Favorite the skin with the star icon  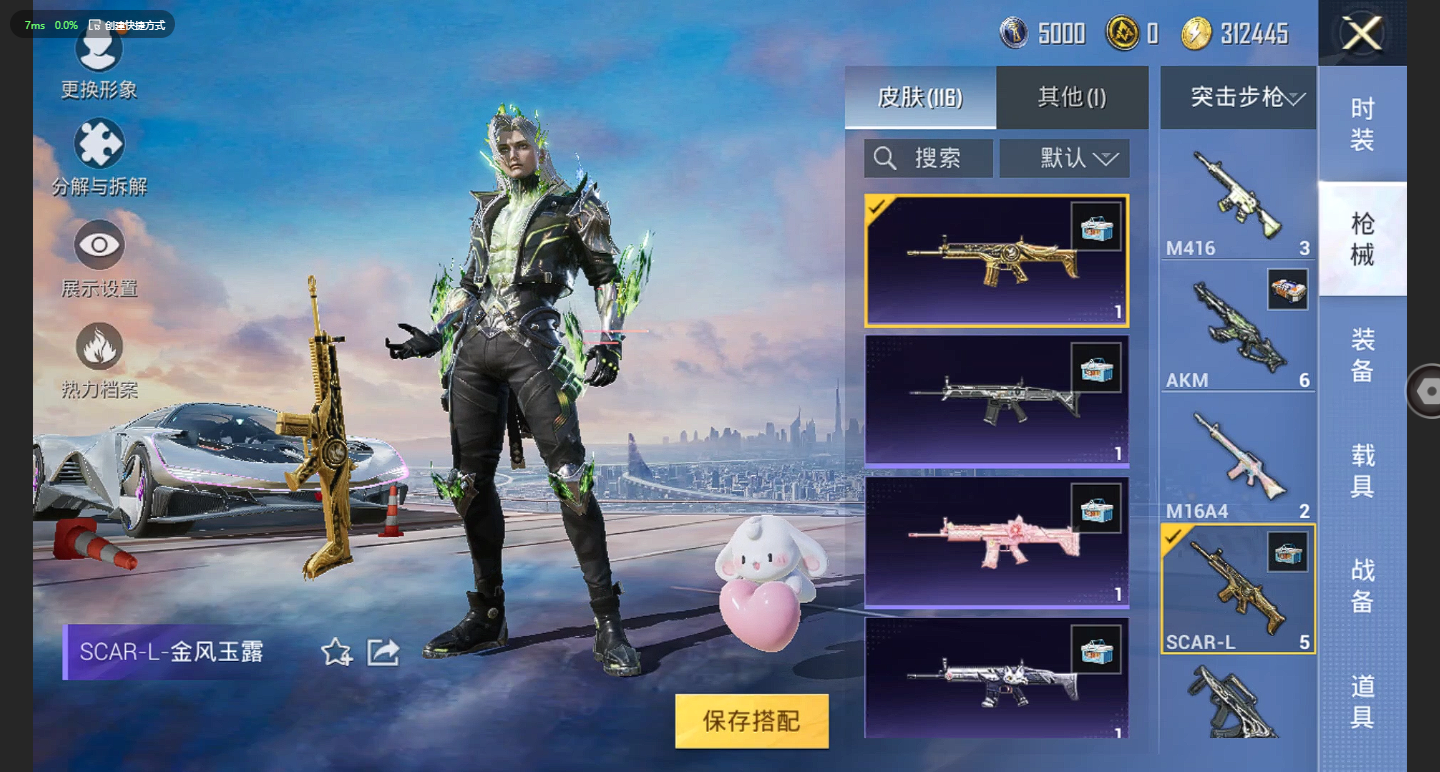point(336,653)
